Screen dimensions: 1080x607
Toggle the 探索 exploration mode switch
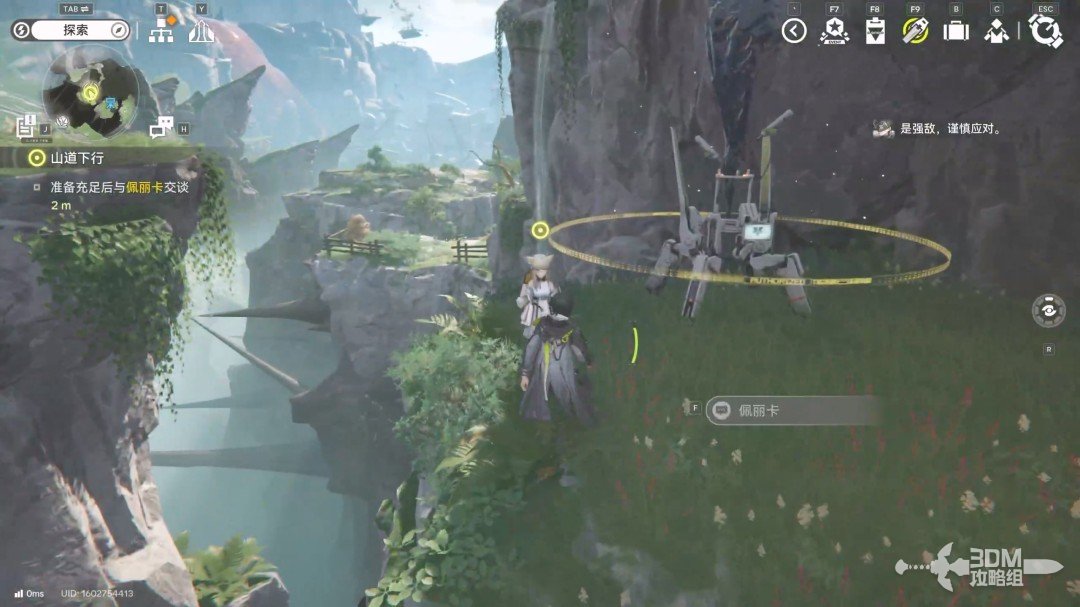(71, 30)
